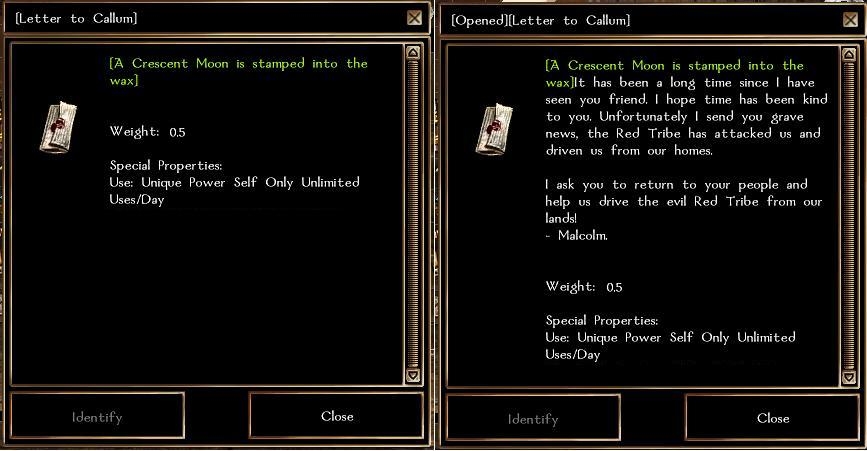This screenshot has height=451, width=867.
Task: Choose Close button below the unopened letter description
Action: 337,416
